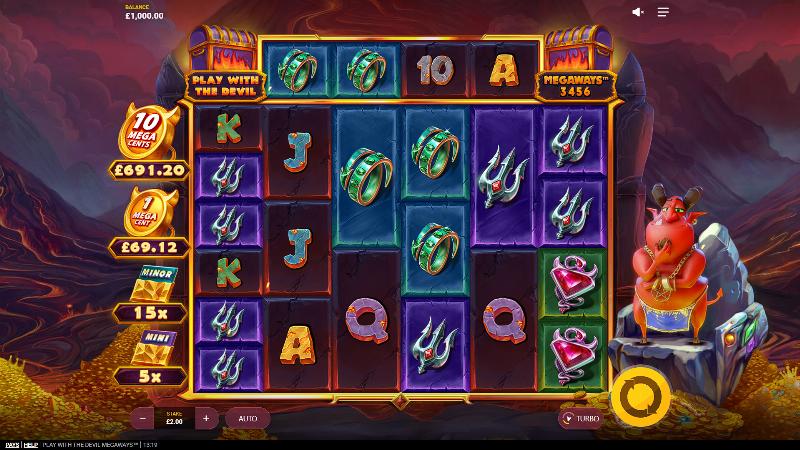Open the hamburger menu

point(663,12)
